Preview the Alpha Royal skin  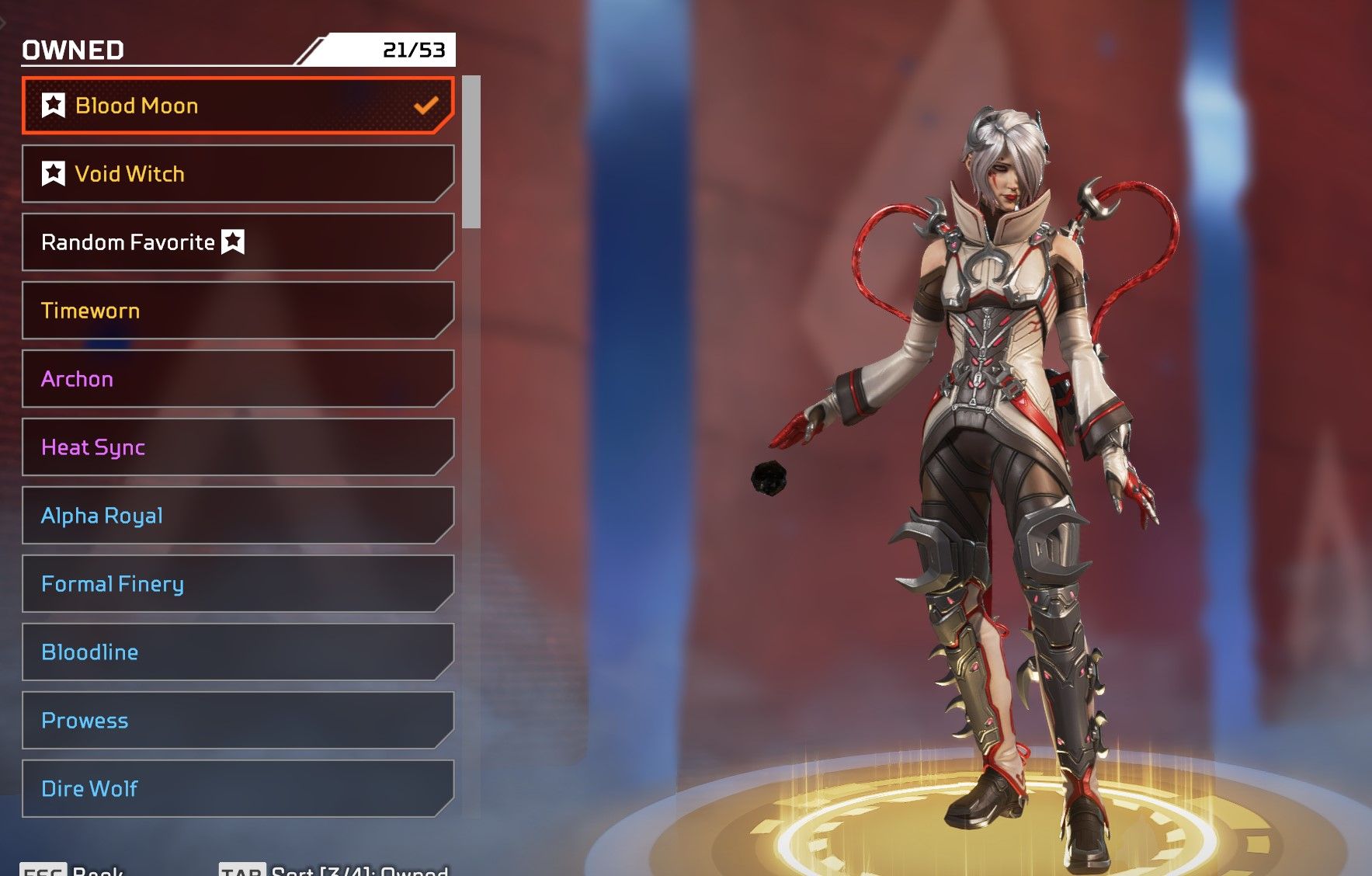pos(237,516)
